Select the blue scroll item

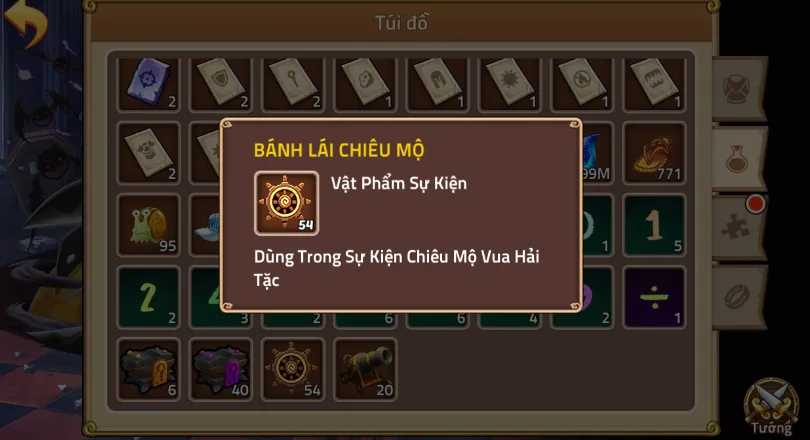click(148, 83)
